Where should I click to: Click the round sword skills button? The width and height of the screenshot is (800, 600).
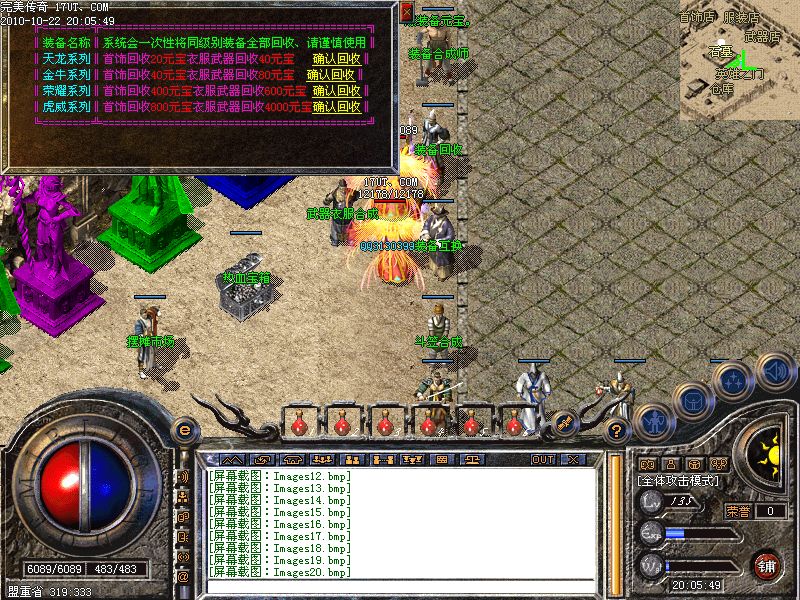(733, 379)
